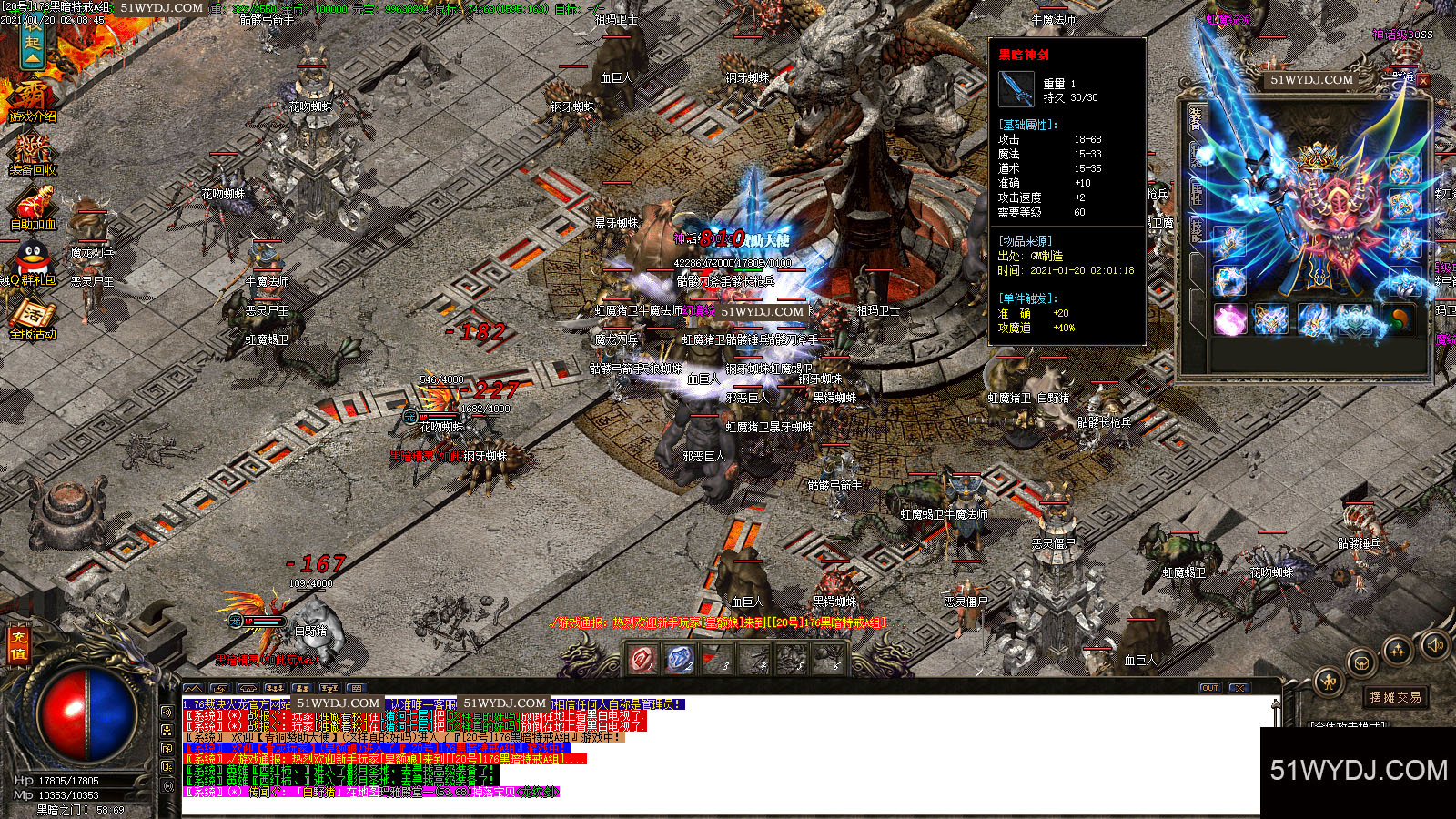Open the 摆摊交易 stall trading button
This screenshot has width=1456, height=819.
pyautogui.click(x=1395, y=697)
